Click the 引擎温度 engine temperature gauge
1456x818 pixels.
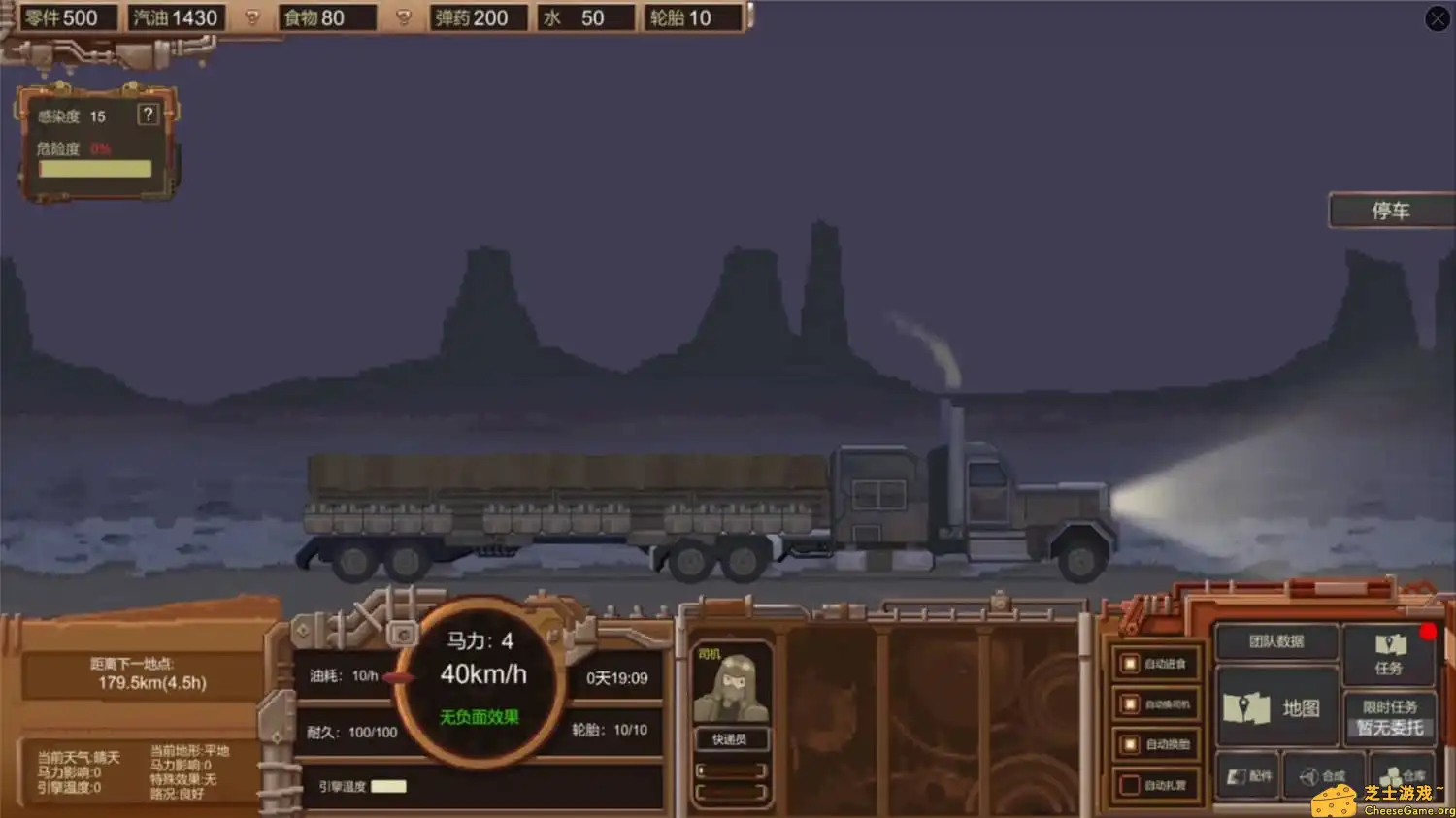[388, 786]
